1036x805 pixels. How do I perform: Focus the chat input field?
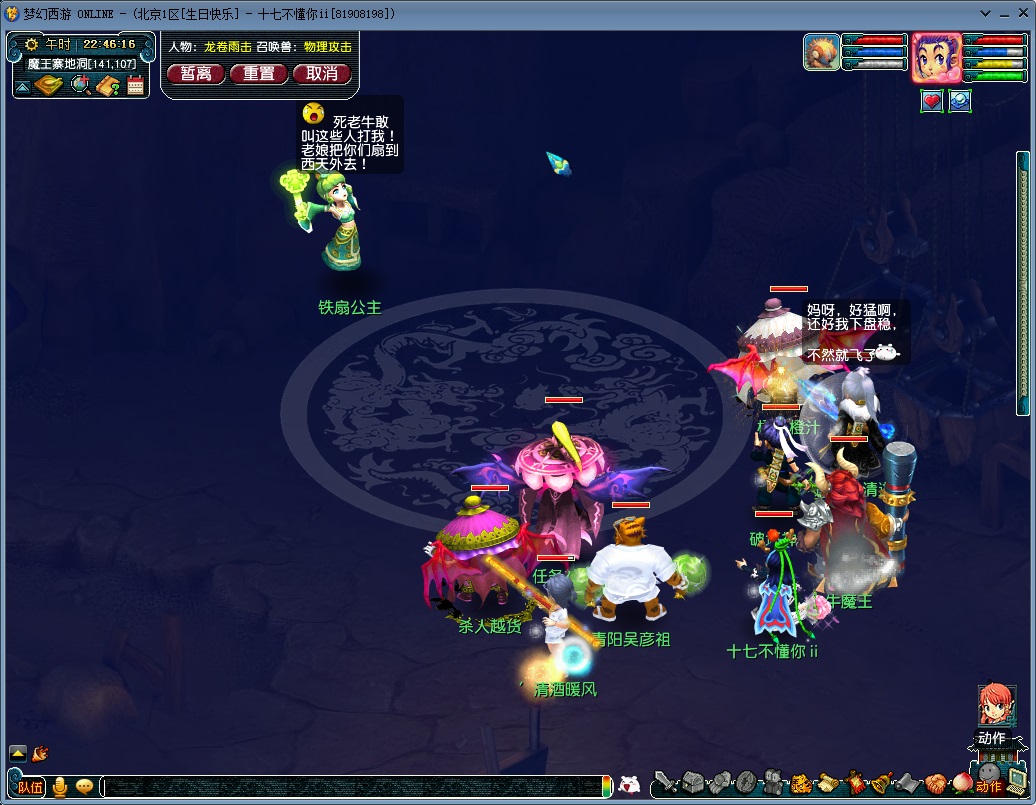(x=350, y=787)
